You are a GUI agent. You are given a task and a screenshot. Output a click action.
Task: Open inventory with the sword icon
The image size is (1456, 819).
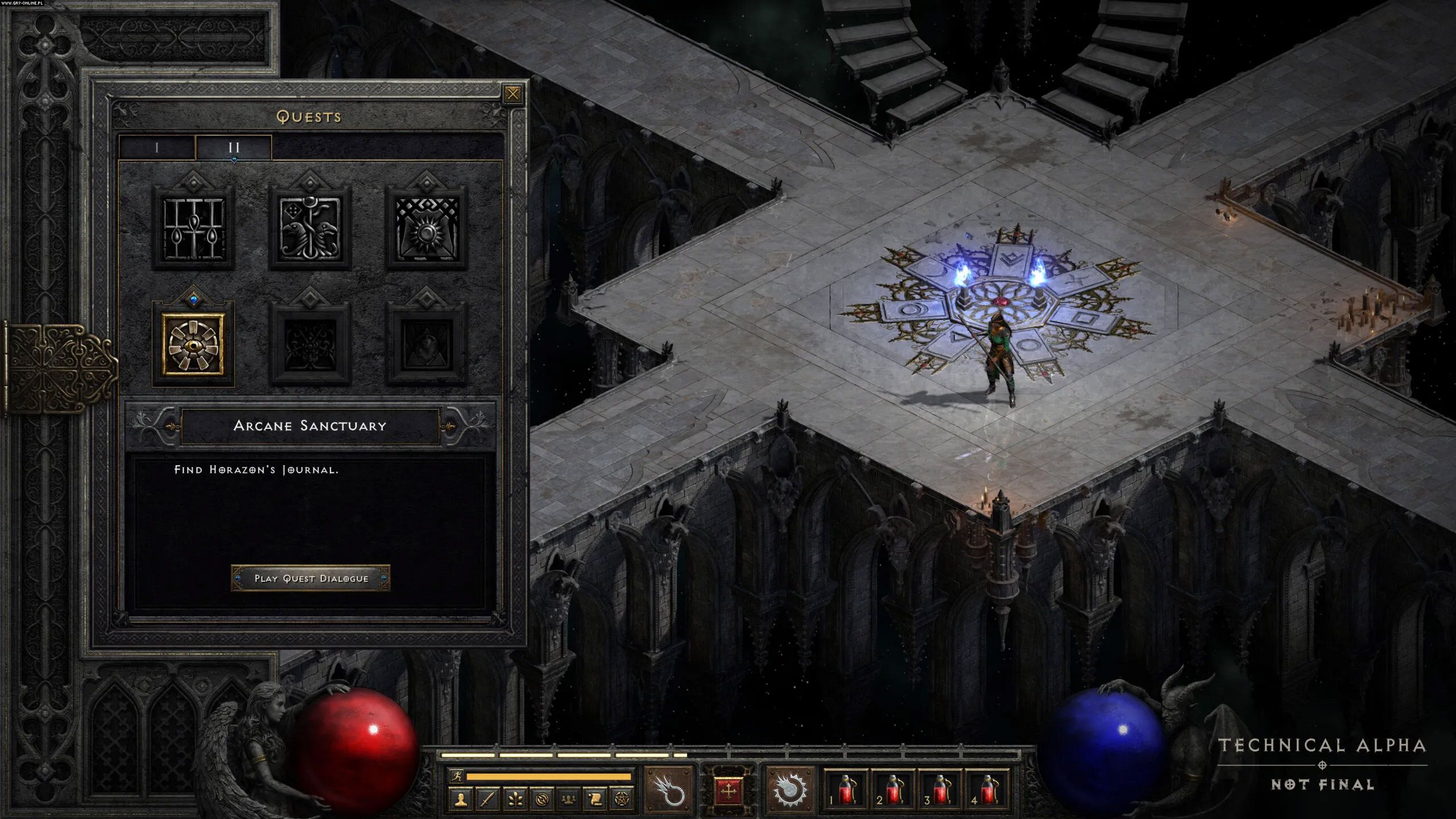tap(487, 800)
